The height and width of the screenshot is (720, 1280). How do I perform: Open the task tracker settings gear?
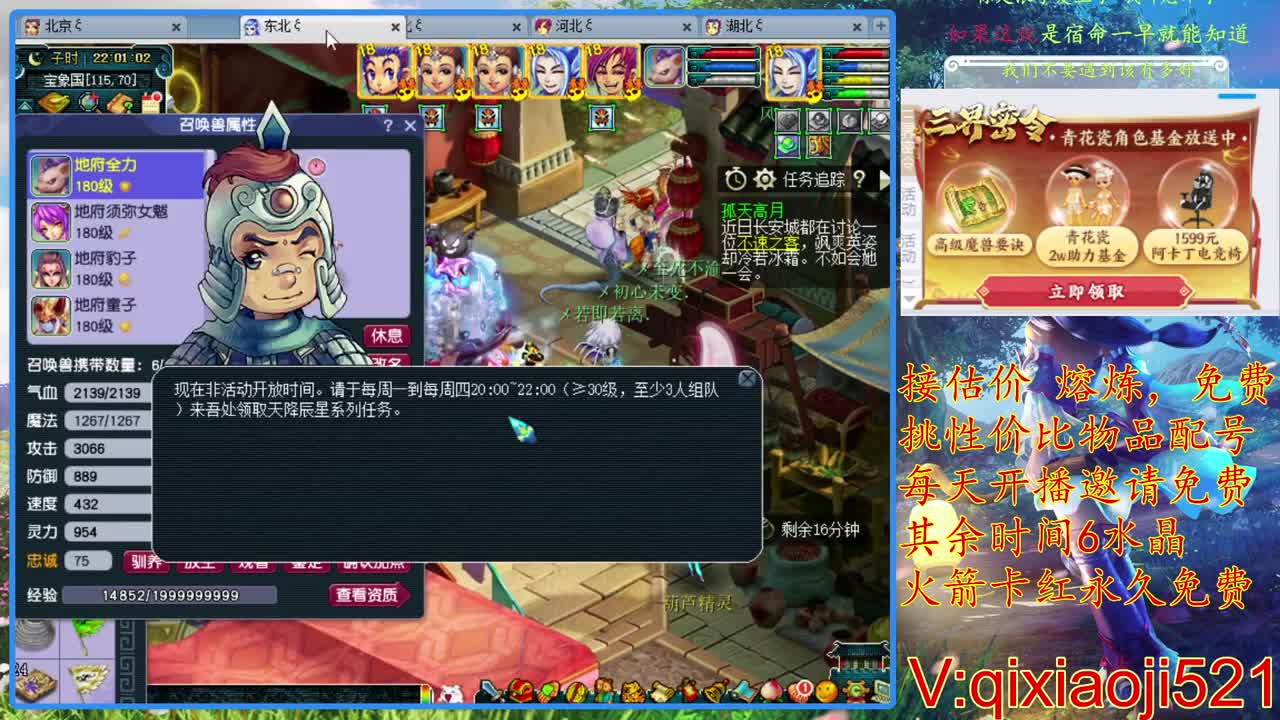pos(764,179)
